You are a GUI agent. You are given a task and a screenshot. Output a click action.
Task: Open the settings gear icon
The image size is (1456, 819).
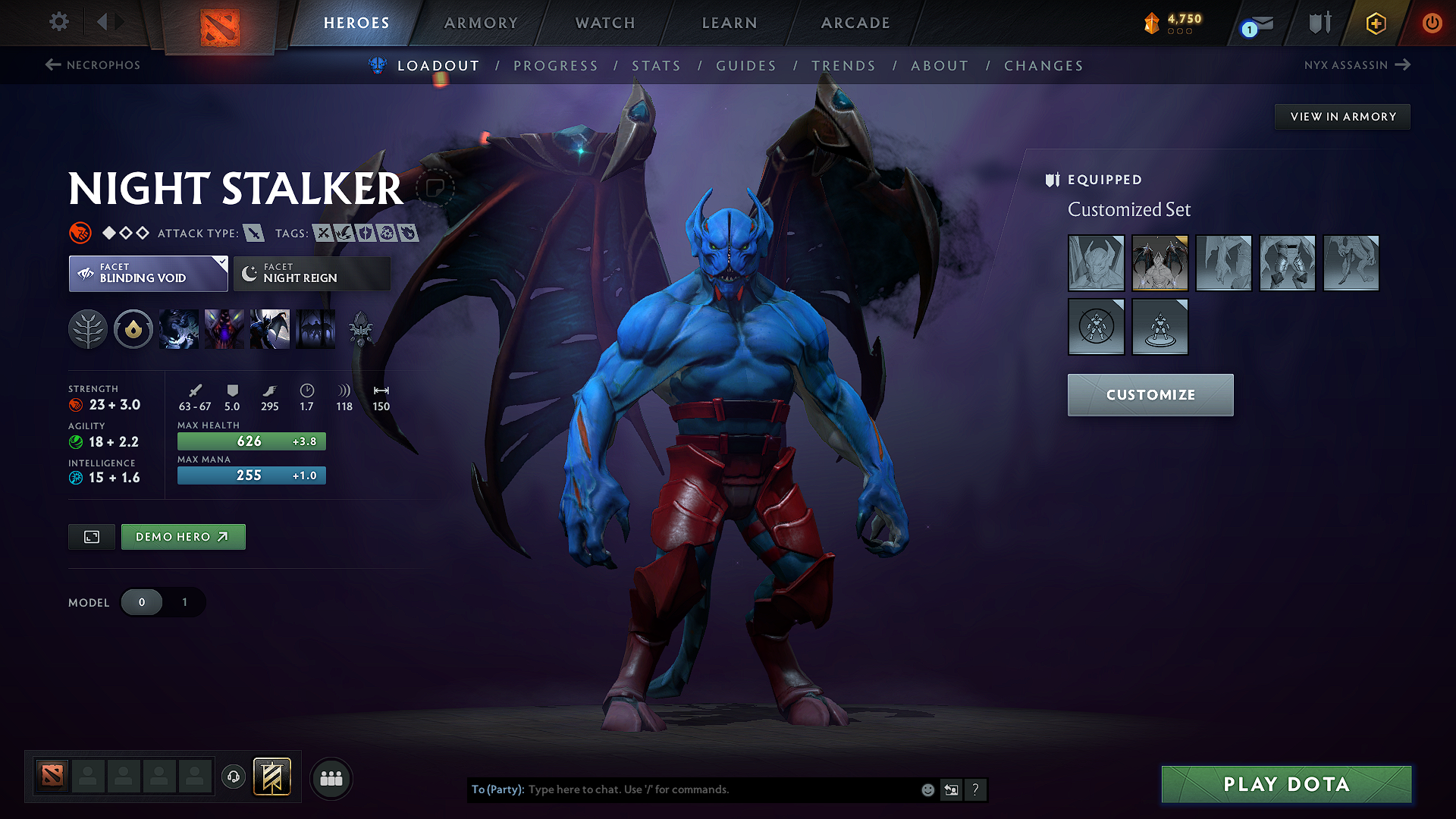click(58, 23)
